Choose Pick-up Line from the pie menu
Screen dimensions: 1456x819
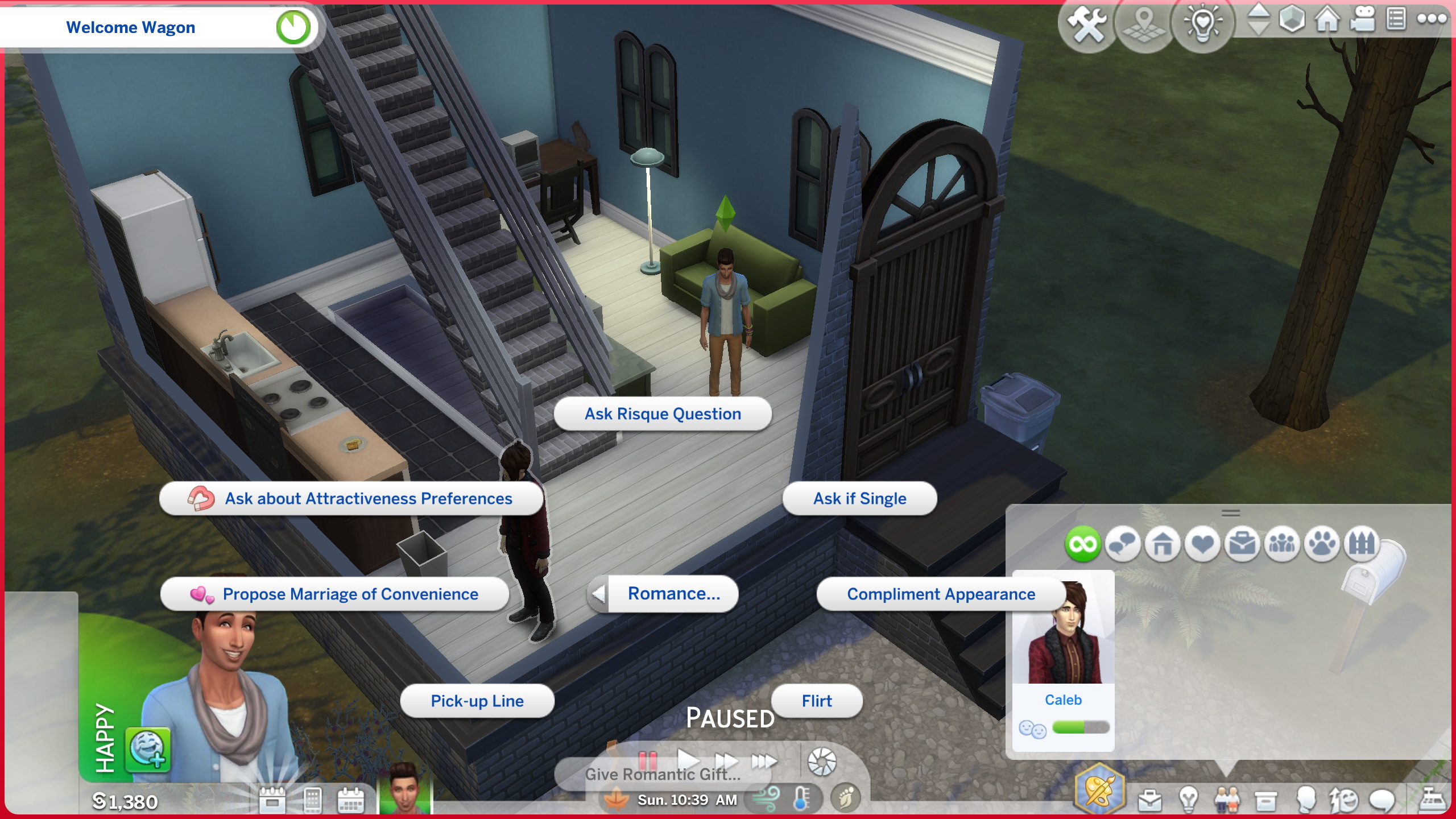tap(477, 701)
